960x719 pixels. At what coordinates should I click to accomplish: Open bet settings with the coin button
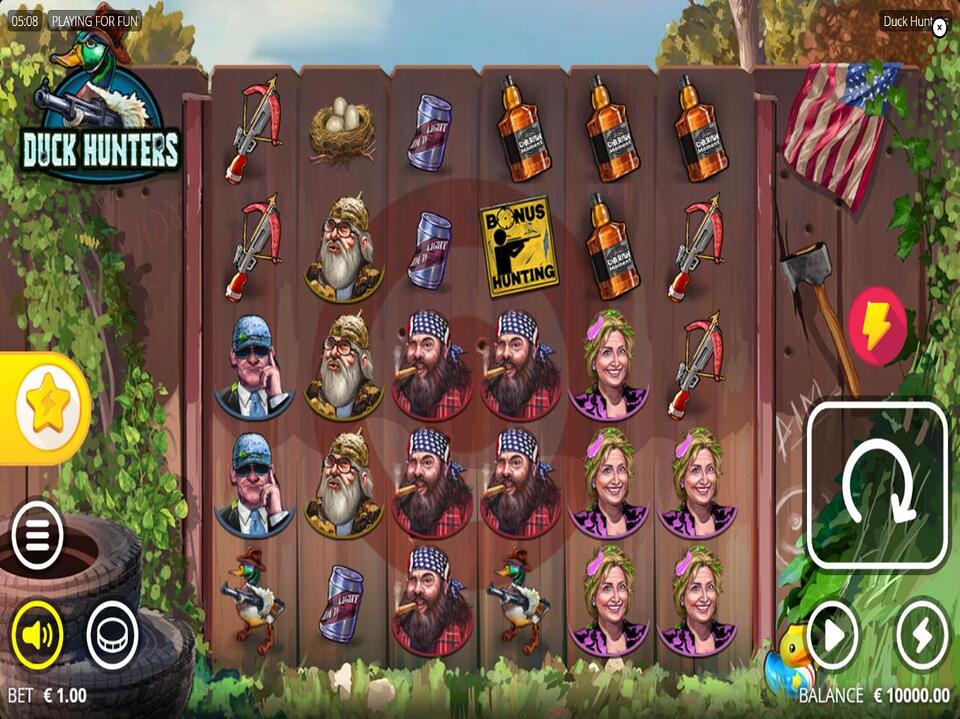pos(112,633)
